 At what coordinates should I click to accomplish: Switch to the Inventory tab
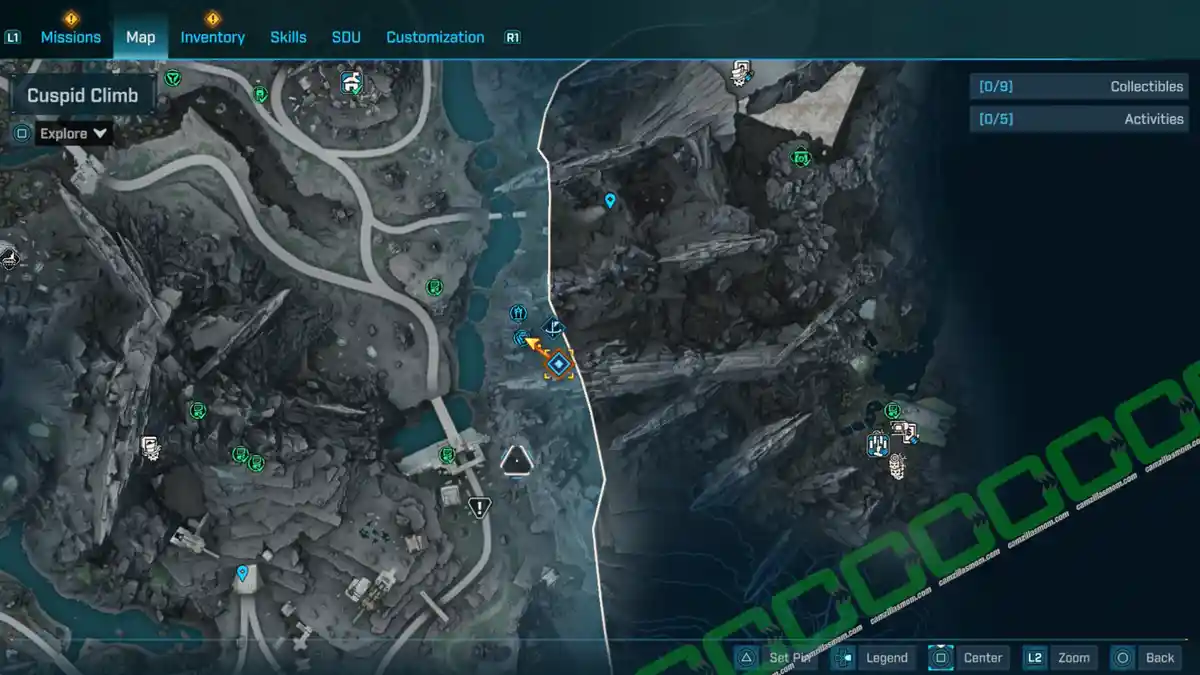(212, 37)
